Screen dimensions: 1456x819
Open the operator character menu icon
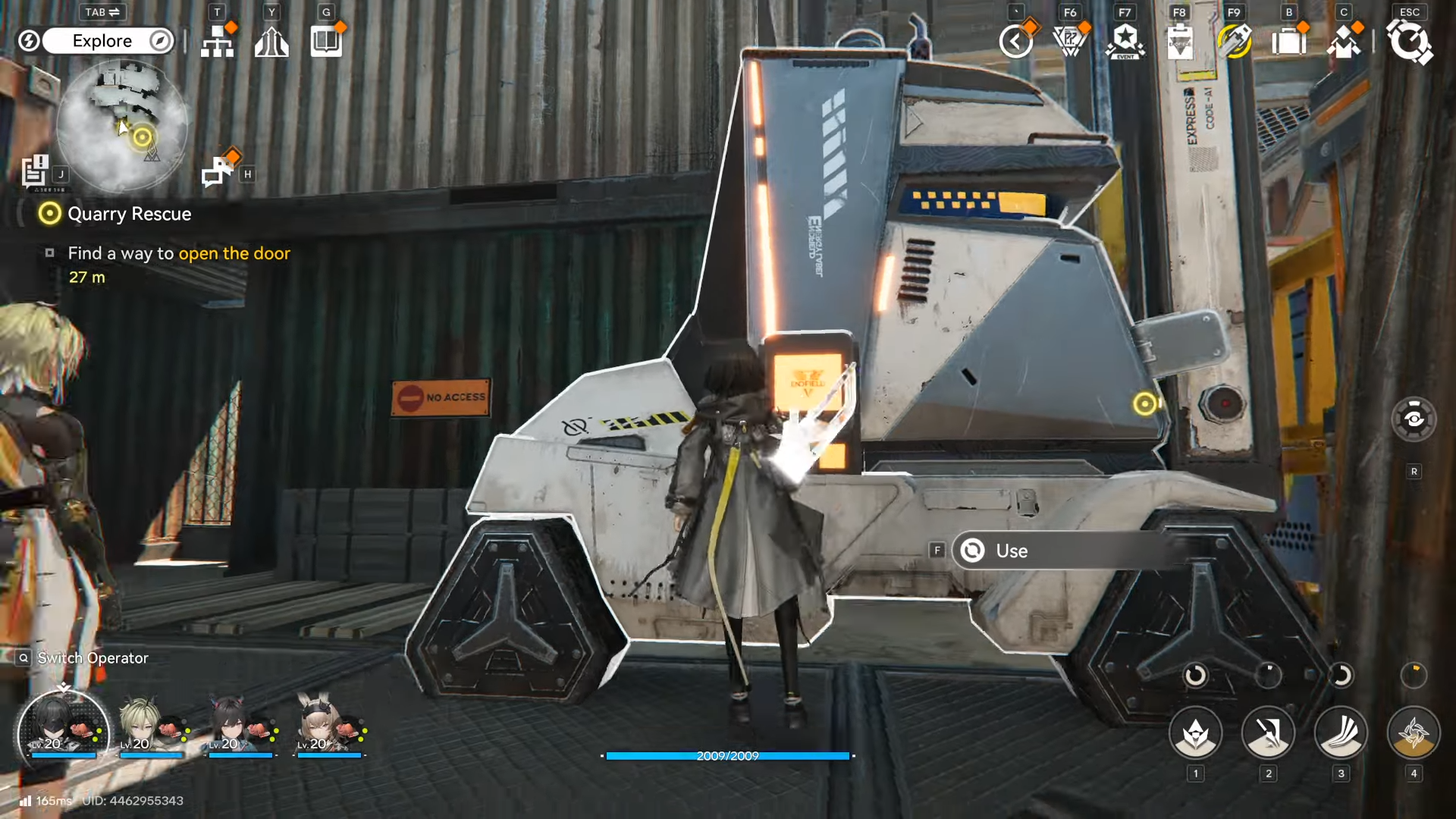[x=1344, y=42]
